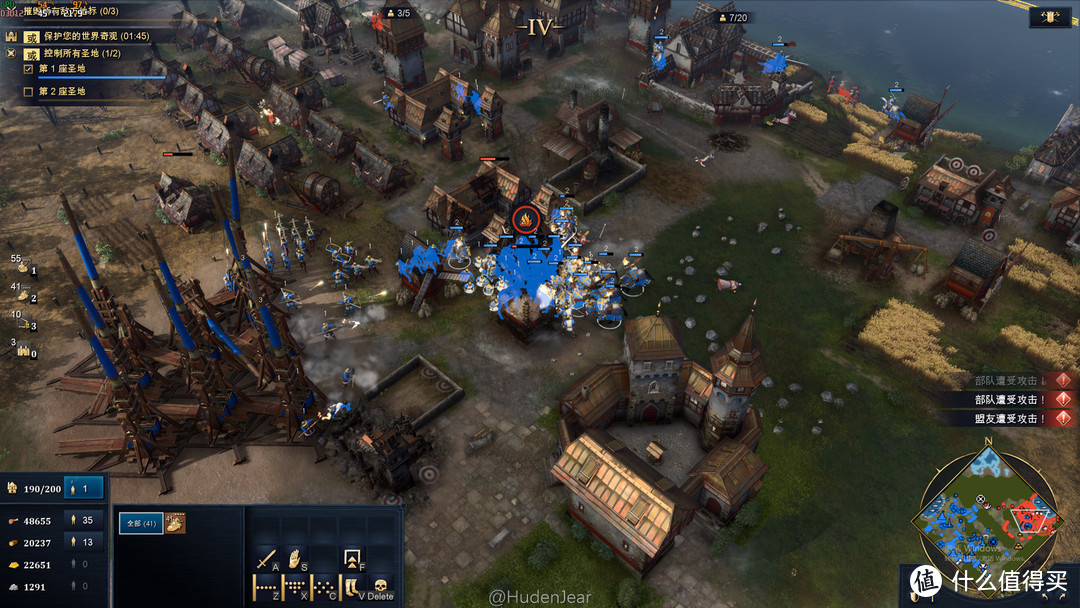Activate the framed double-arrow command
The image size is (1080, 608).
coord(352,558)
